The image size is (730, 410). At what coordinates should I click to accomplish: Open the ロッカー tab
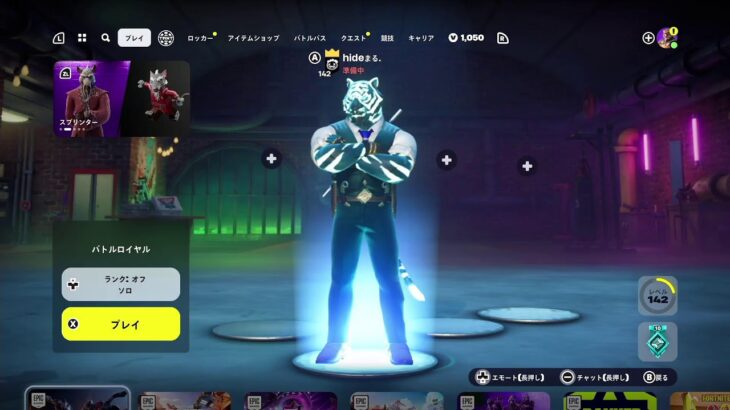(x=200, y=38)
